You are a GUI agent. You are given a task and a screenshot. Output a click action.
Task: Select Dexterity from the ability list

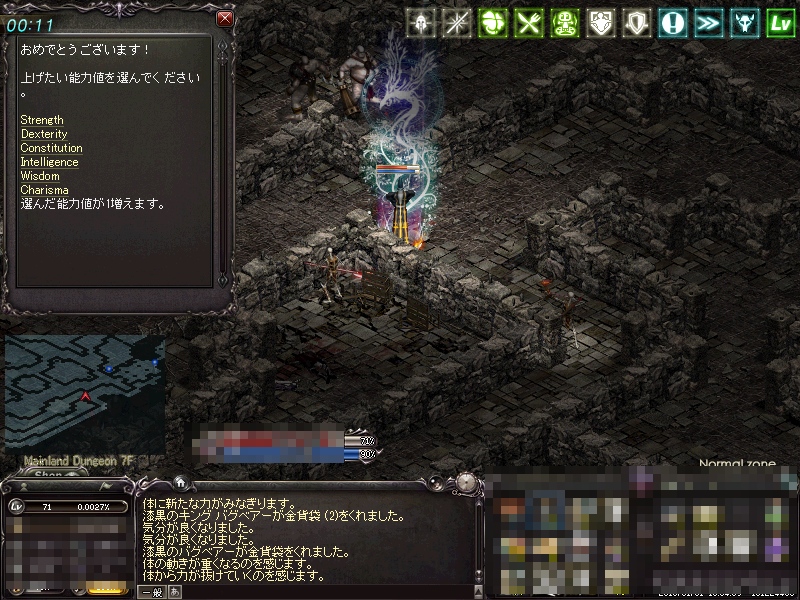(44, 134)
